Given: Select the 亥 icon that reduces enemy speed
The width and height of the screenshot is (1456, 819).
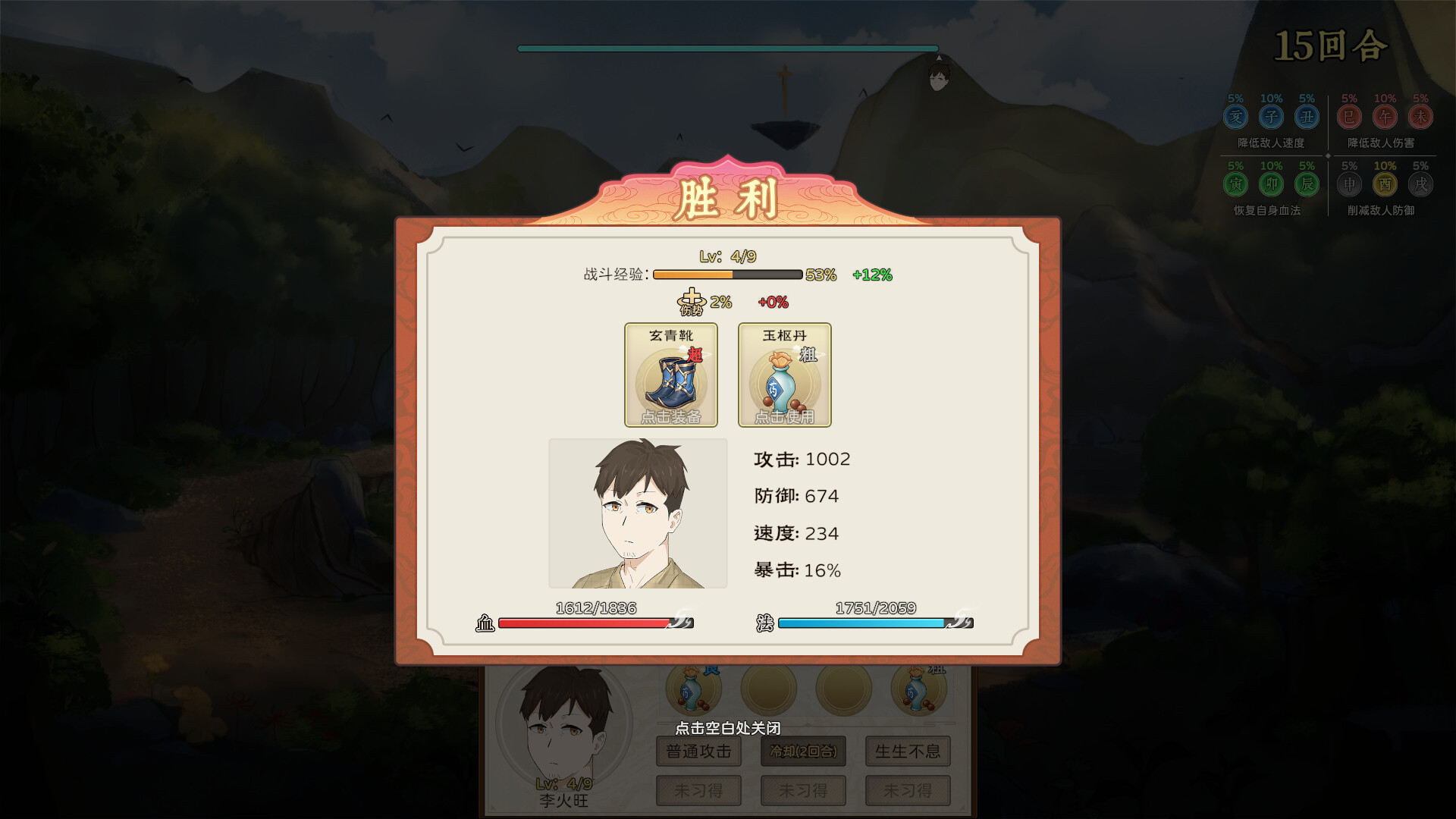Looking at the screenshot, I should [1235, 116].
